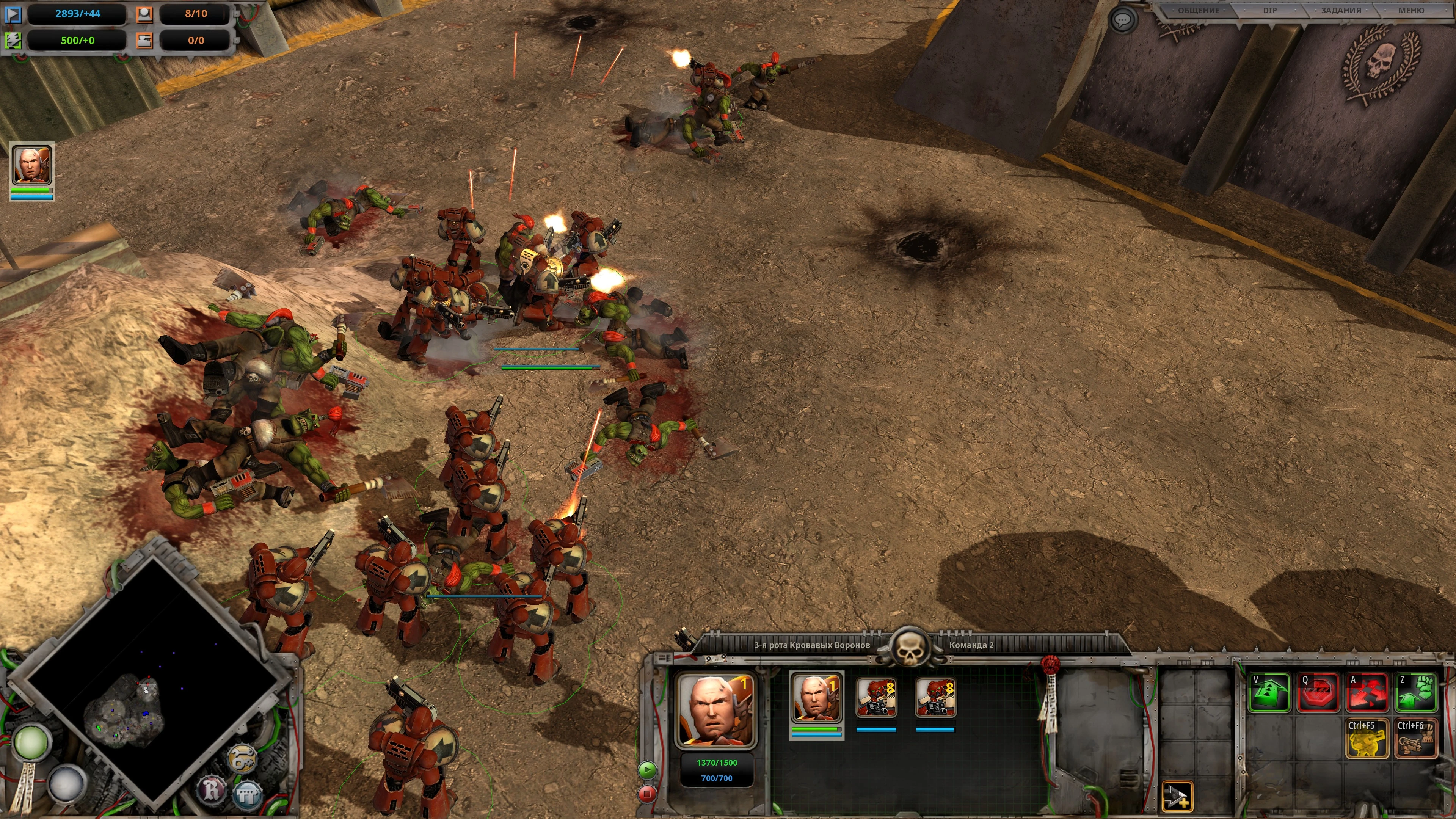Click the red stop button beside unit panel
Viewport: 1456px width, 819px height.
point(647,794)
